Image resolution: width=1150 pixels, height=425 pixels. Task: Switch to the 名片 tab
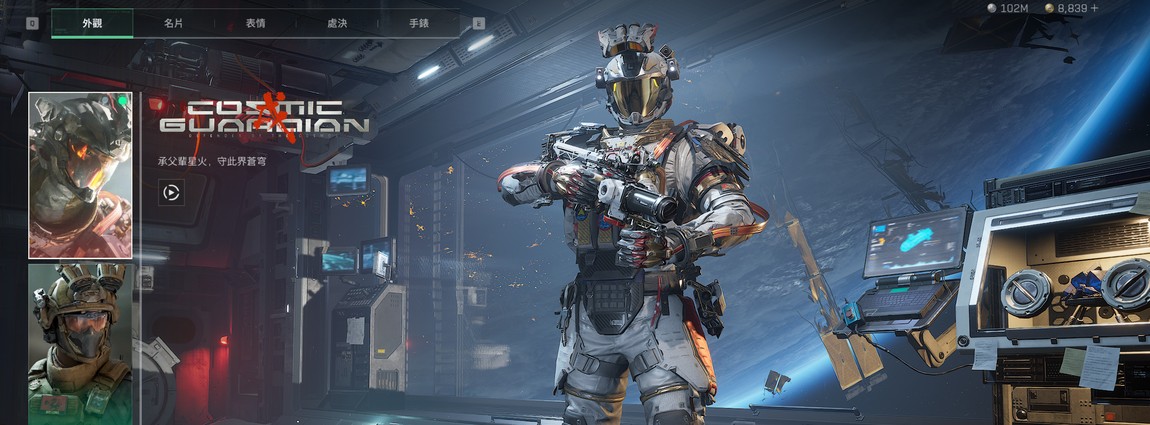point(173,22)
